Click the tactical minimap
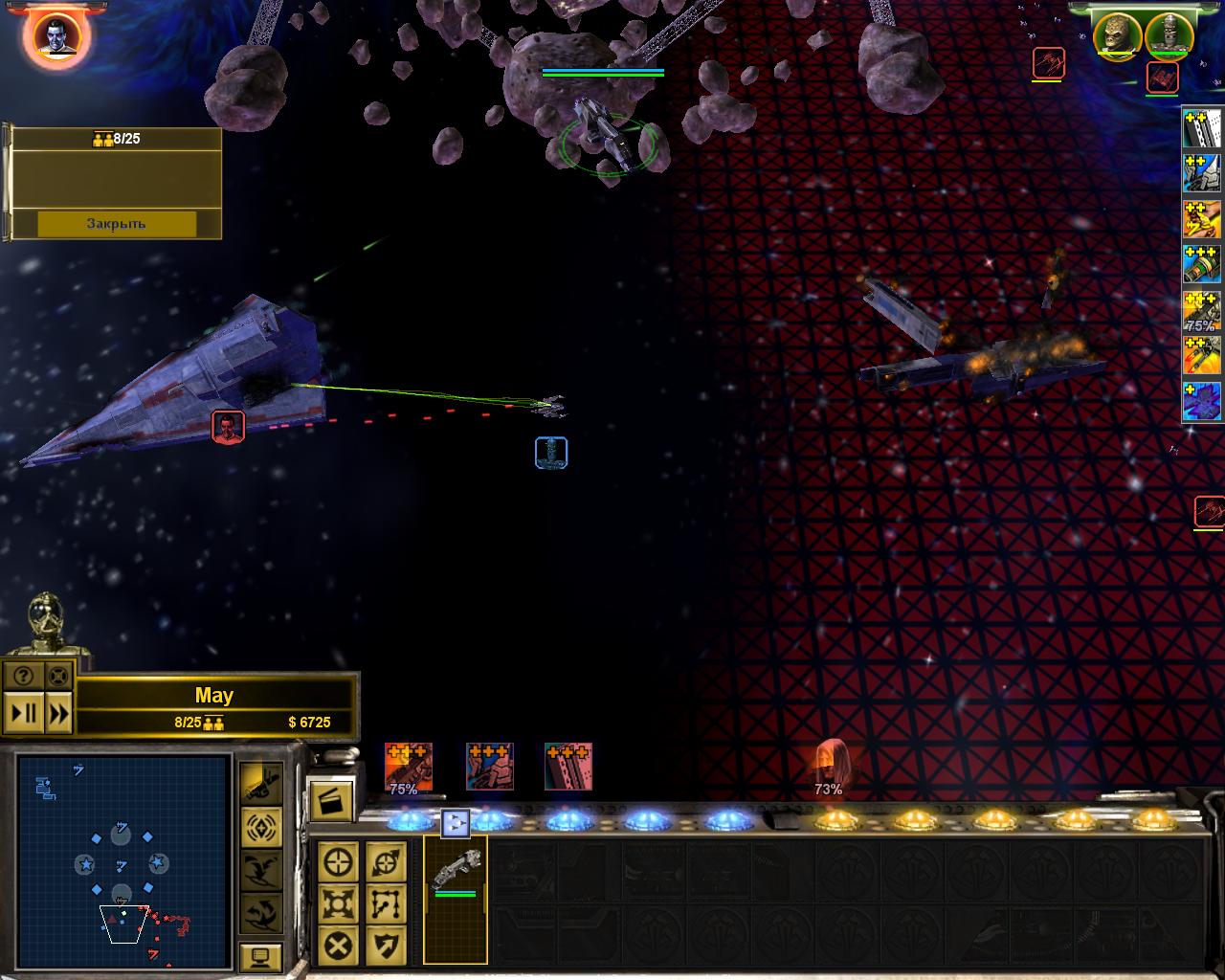1225x980 pixels. pyautogui.click(x=124, y=861)
